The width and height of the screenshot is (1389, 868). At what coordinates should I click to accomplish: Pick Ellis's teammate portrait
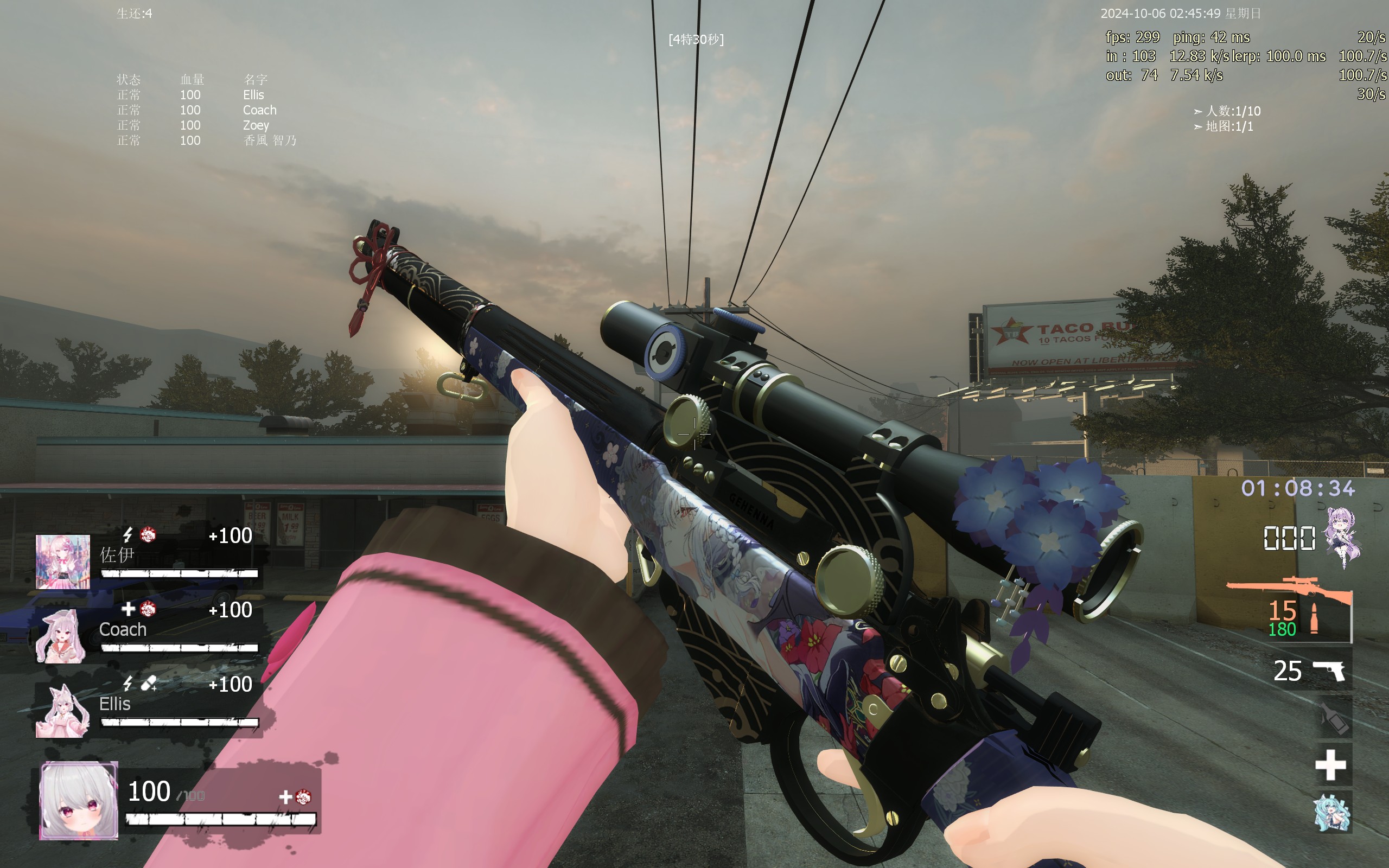pyautogui.click(x=62, y=710)
